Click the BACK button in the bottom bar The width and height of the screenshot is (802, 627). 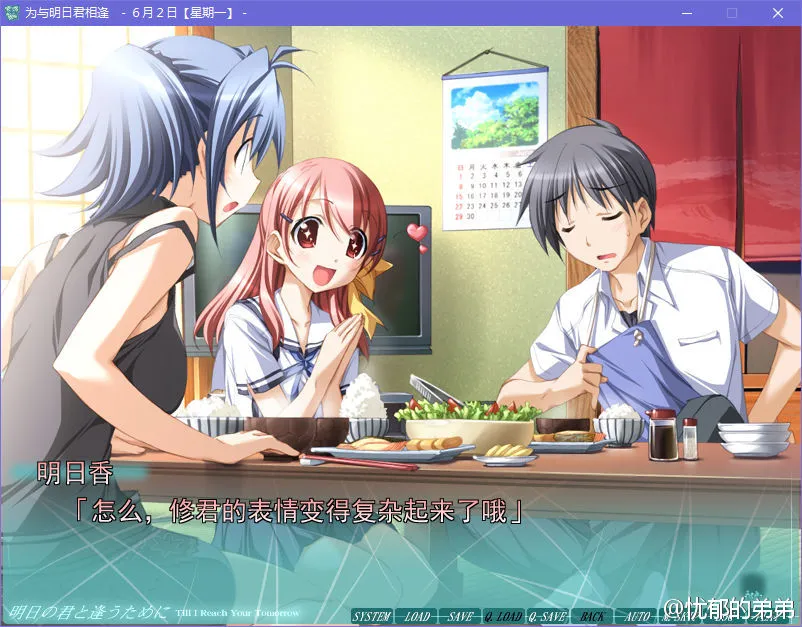(592, 616)
